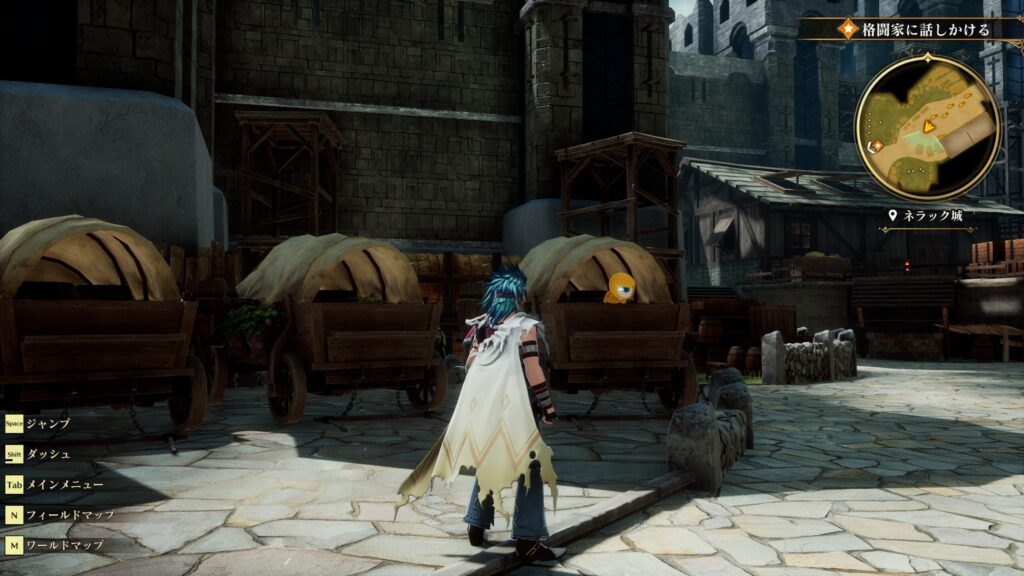
Task: Click the ネラック城 location label
Action: click(x=932, y=215)
